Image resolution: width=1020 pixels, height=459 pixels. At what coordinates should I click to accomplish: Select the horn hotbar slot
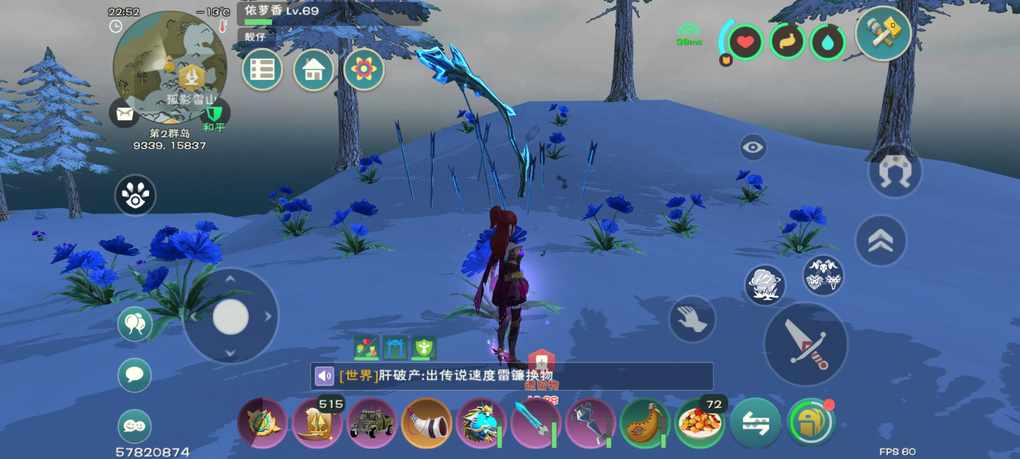coord(426,423)
